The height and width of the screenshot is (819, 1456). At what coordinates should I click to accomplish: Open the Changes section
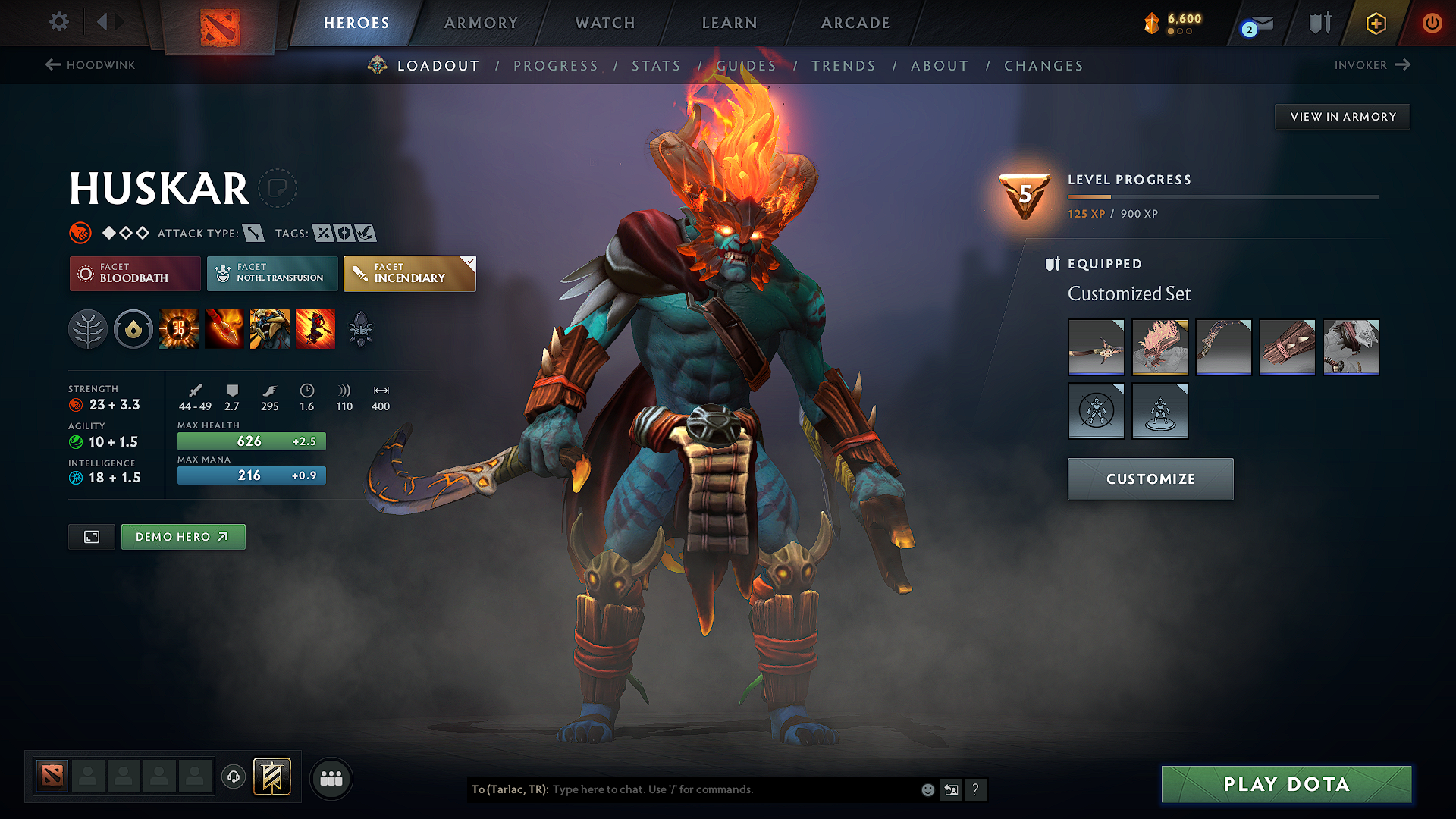point(1043,66)
